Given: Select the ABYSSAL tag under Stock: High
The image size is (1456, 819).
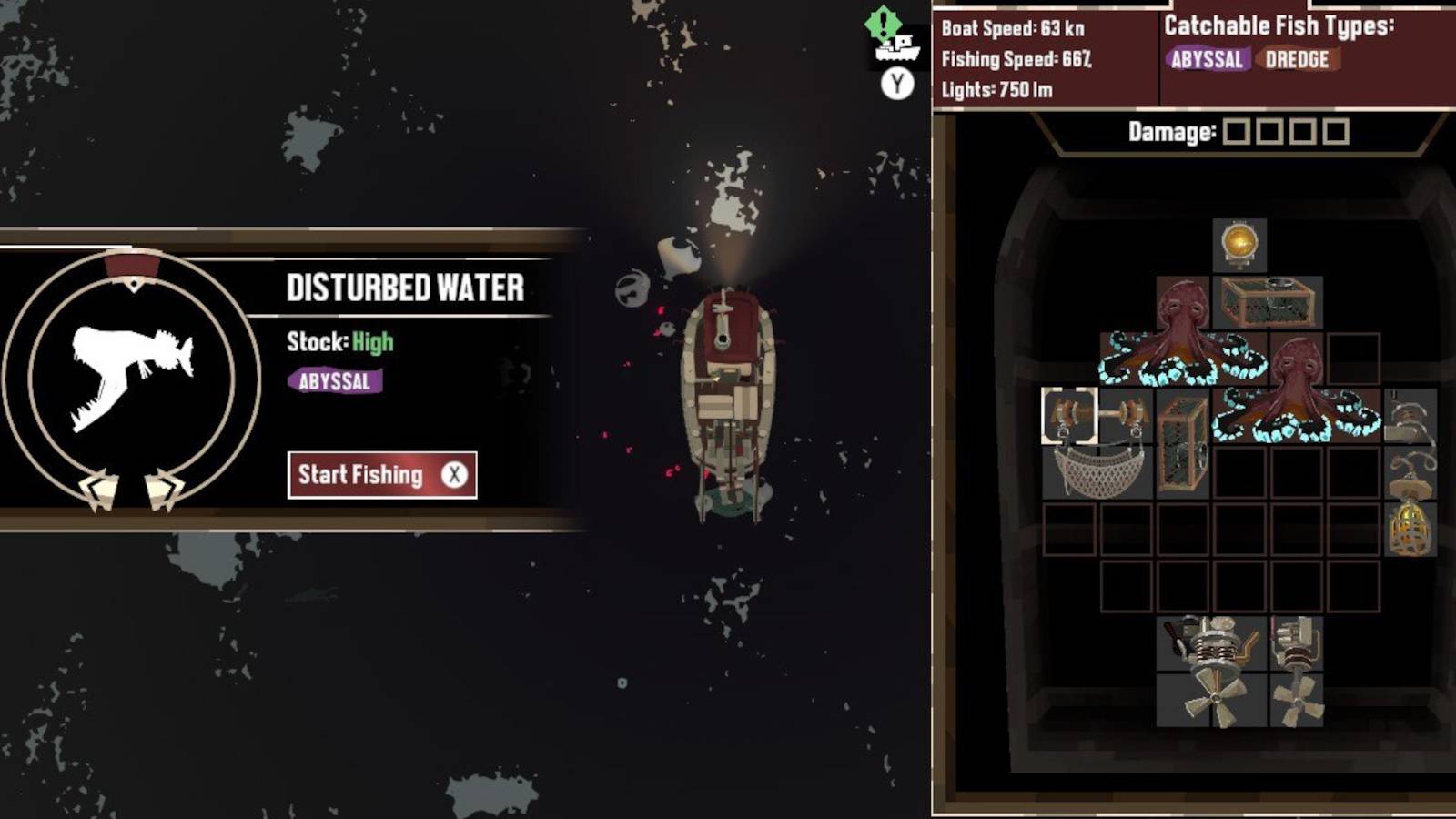Looking at the screenshot, I should pyautogui.click(x=334, y=381).
